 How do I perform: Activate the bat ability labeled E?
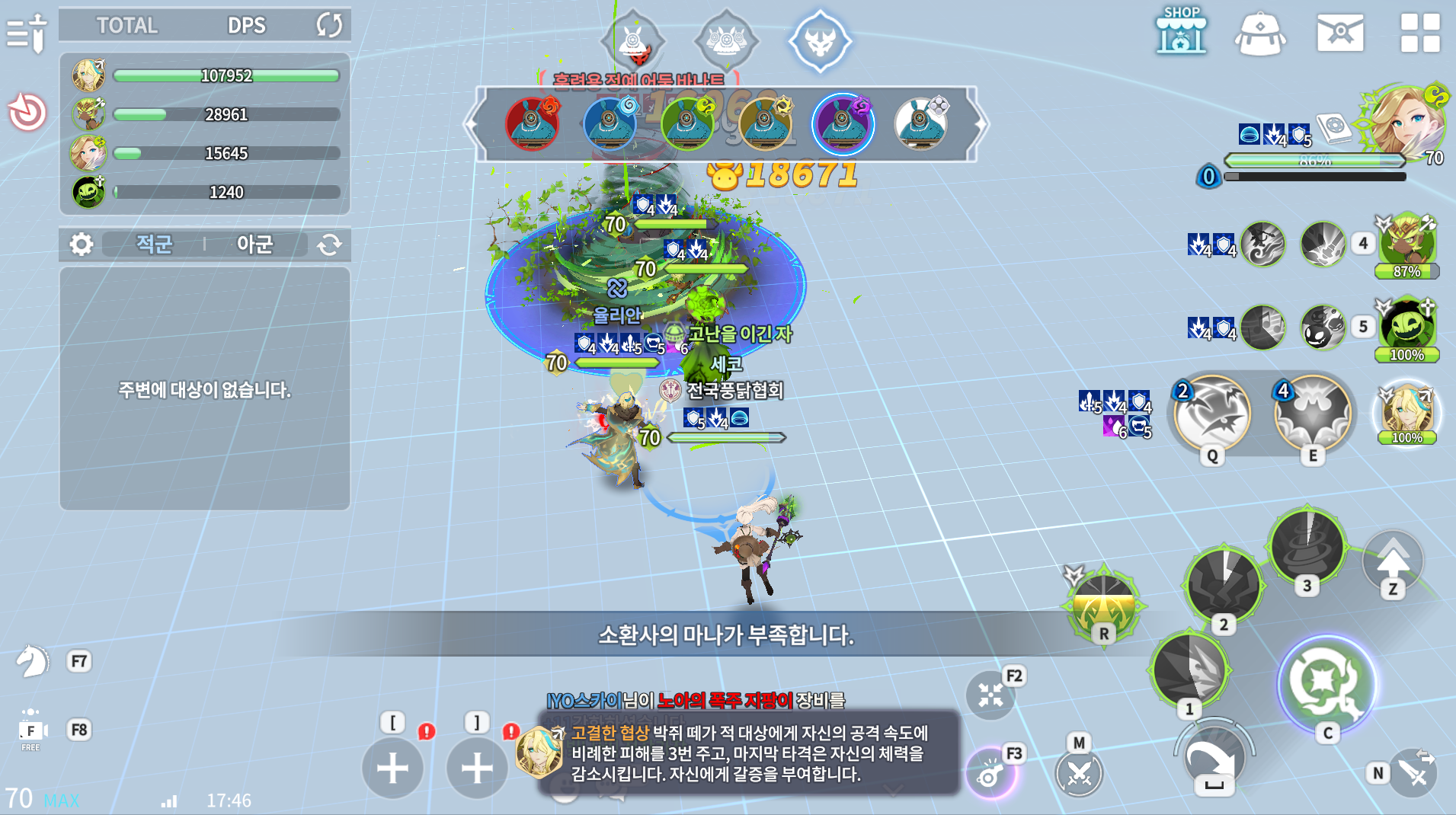(x=1313, y=414)
